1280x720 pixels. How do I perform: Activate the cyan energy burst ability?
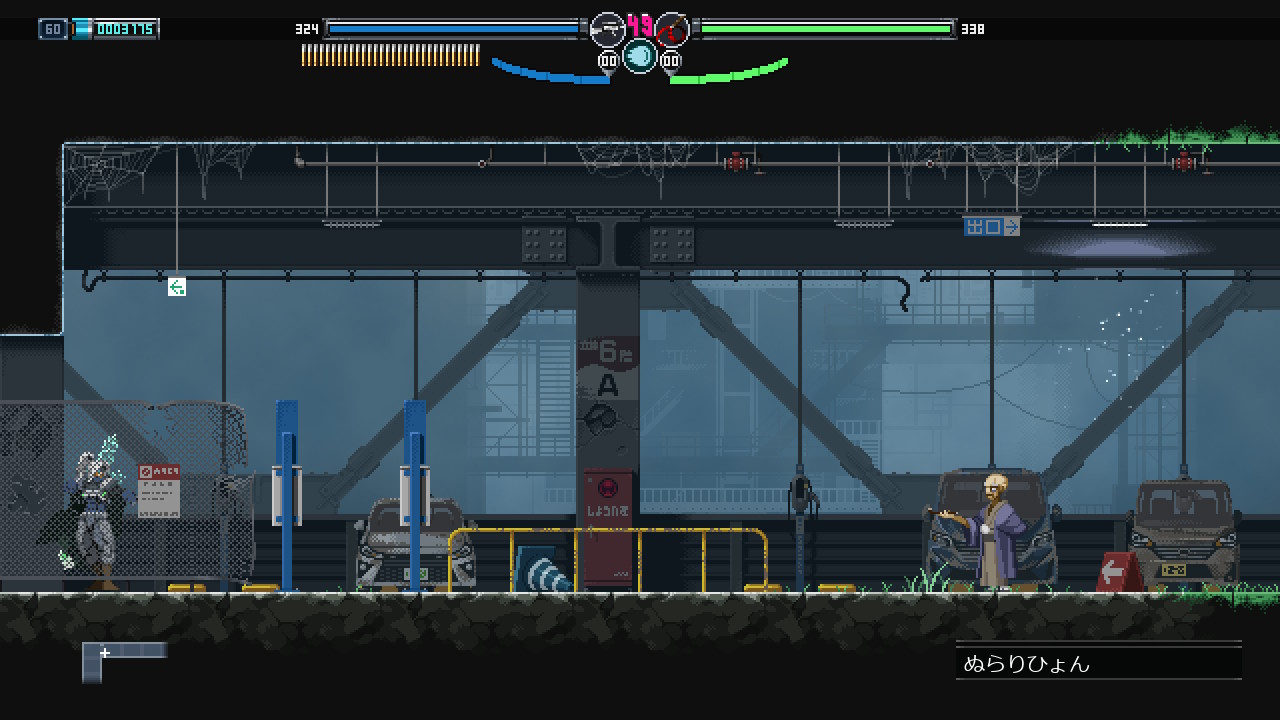tap(640, 56)
